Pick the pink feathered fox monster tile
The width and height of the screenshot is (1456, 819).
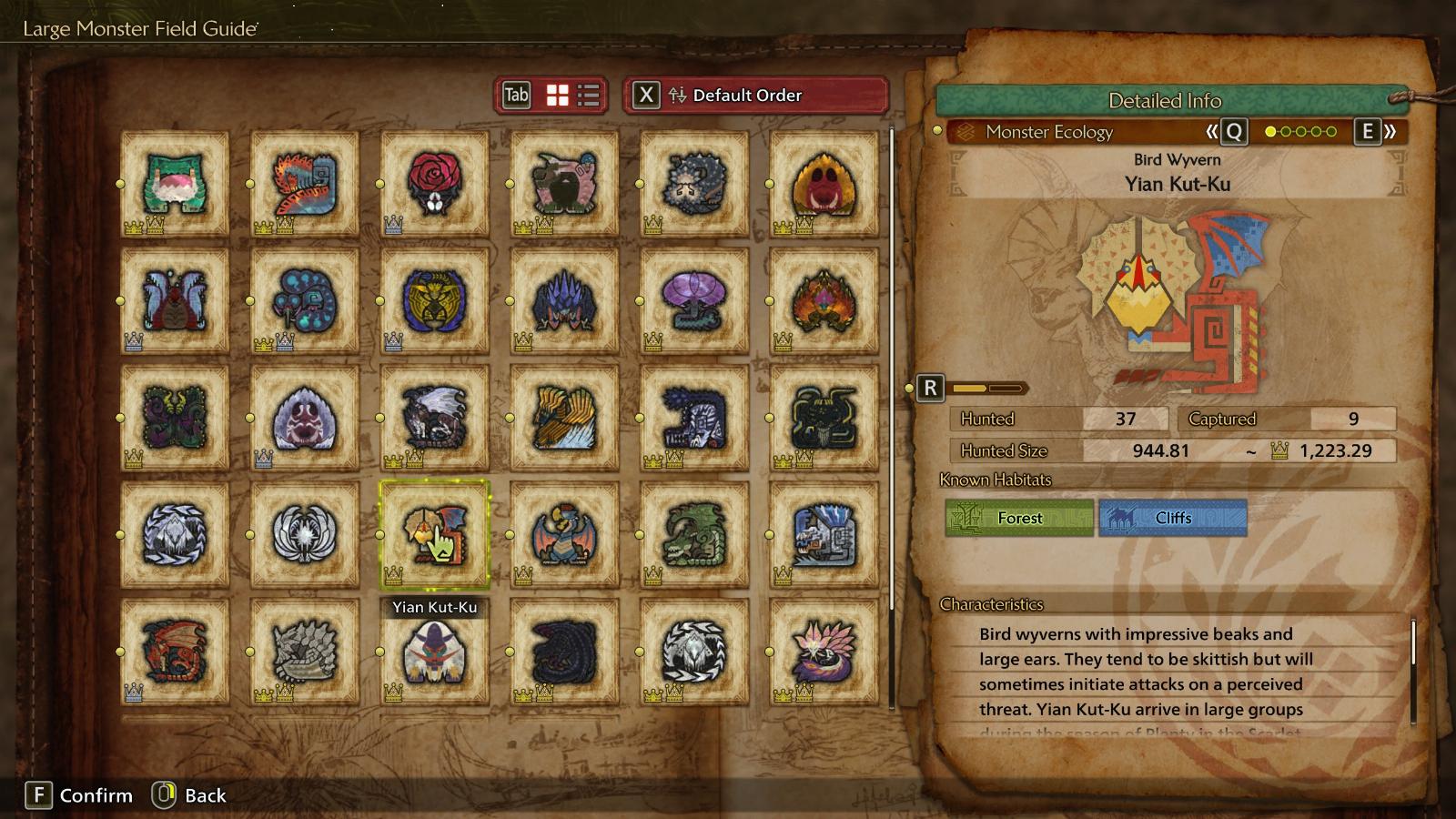click(824, 652)
